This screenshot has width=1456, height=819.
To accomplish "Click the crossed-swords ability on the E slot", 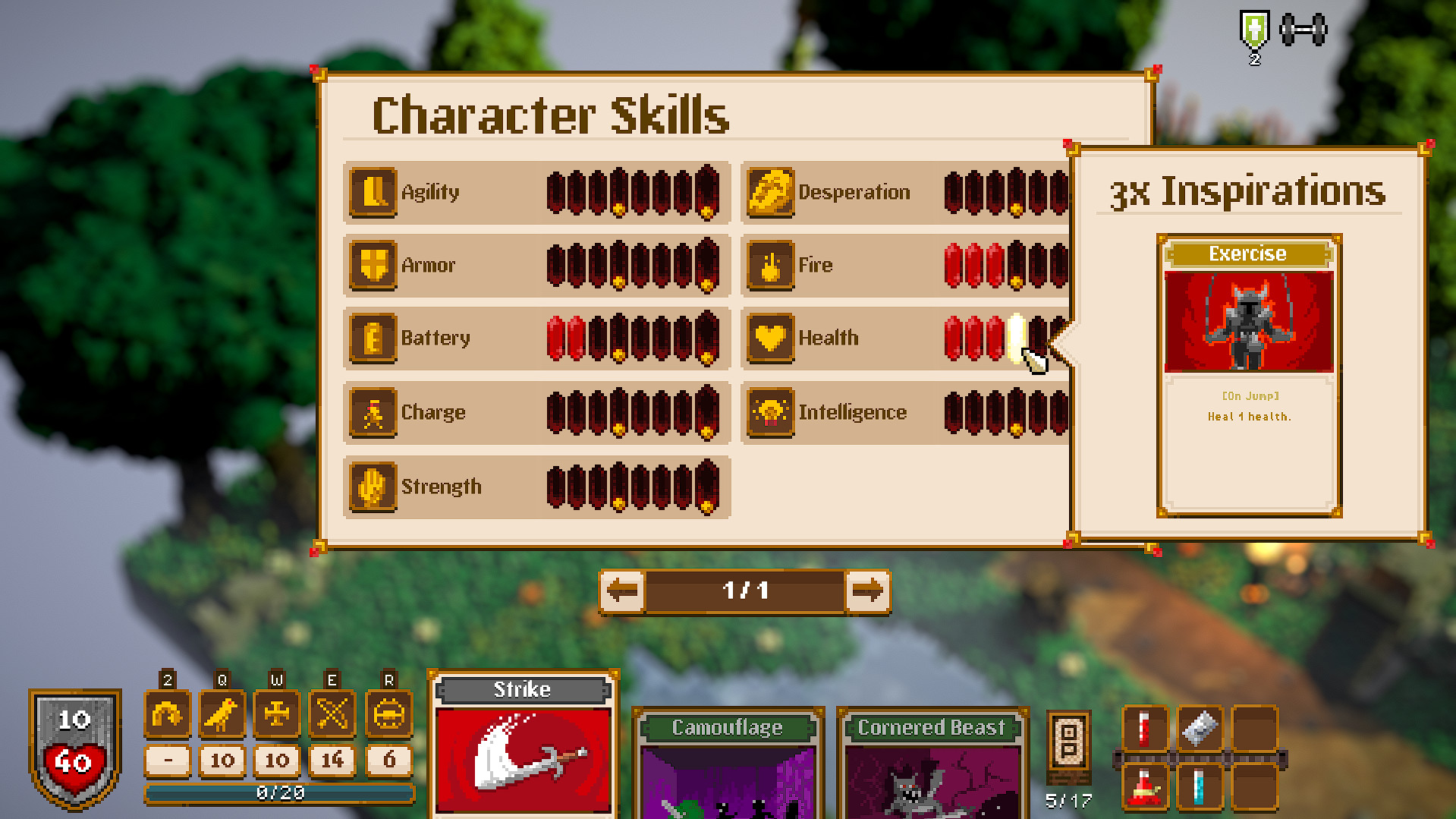I will pos(332,712).
